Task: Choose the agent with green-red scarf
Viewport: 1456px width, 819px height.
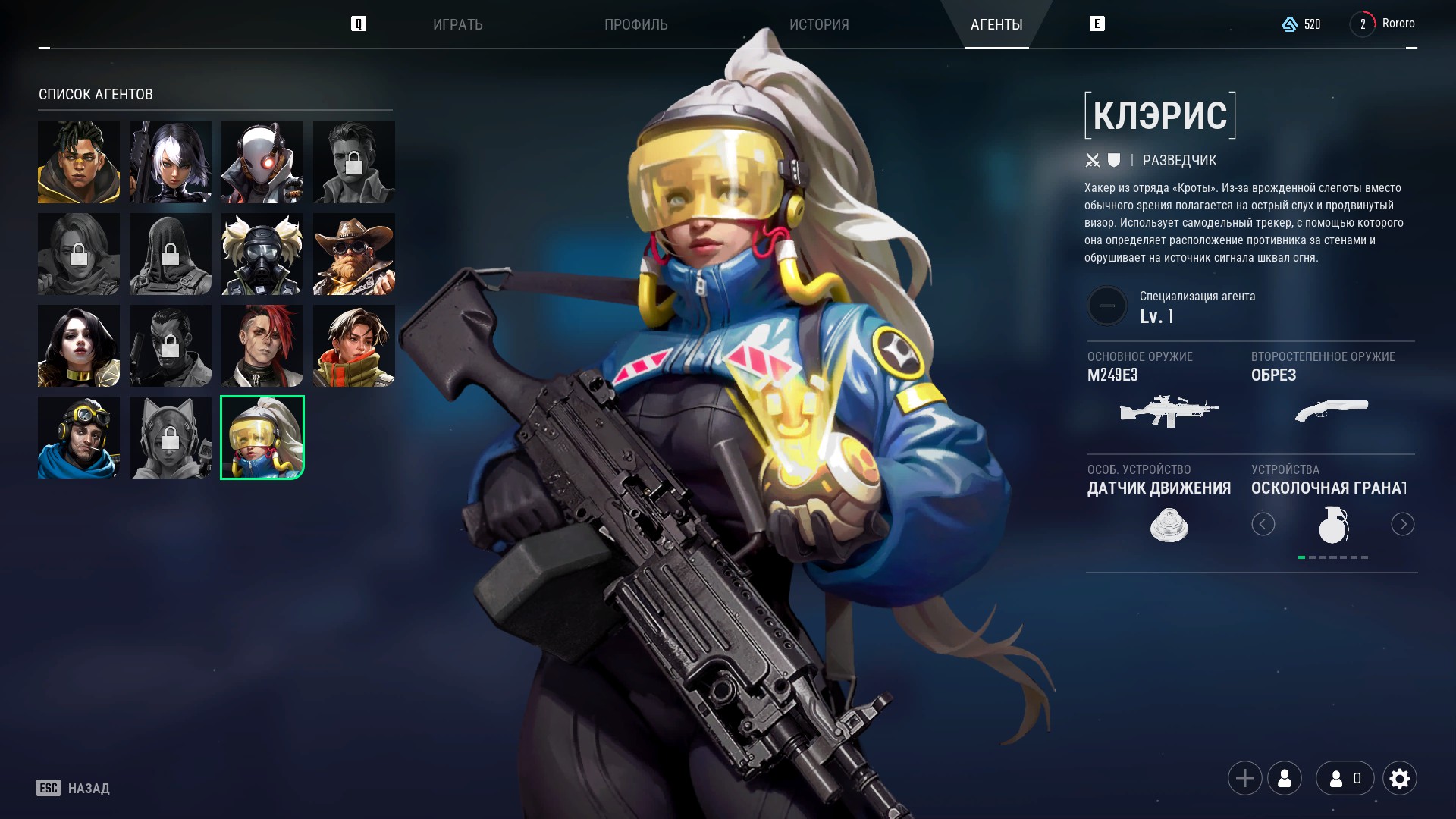Action: coord(354,346)
